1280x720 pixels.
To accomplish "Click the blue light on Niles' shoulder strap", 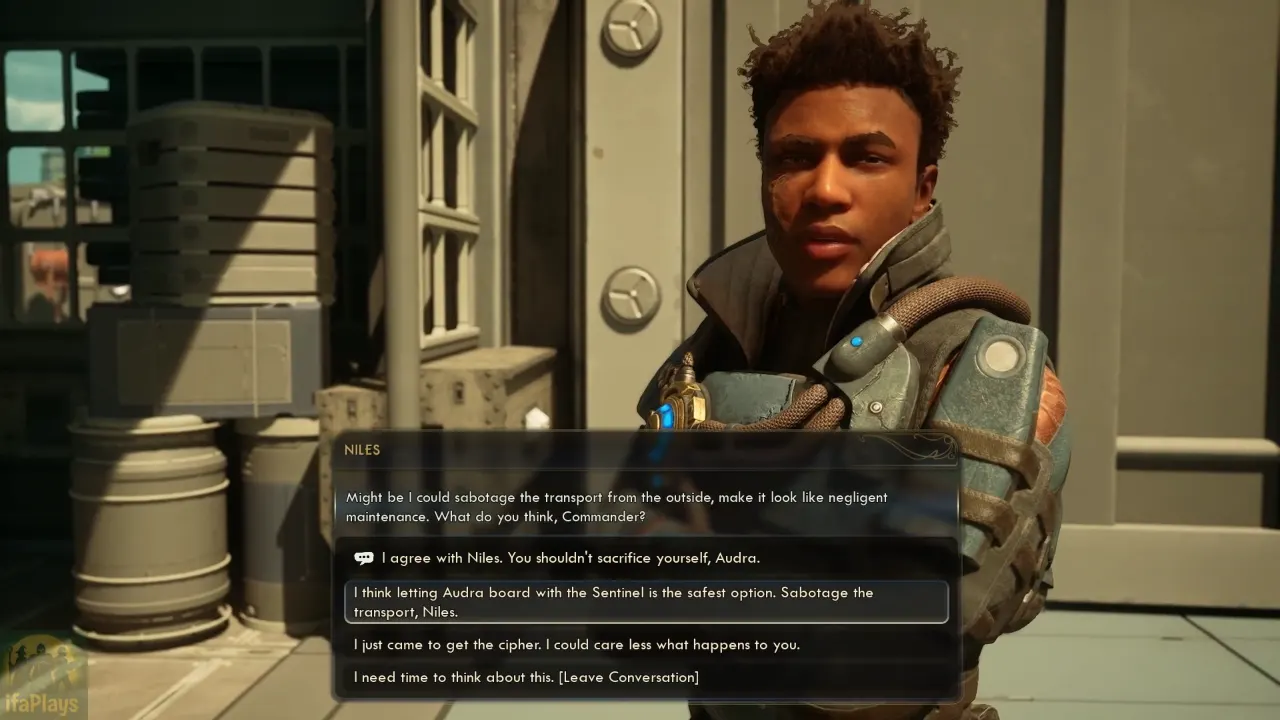I will tap(858, 340).
